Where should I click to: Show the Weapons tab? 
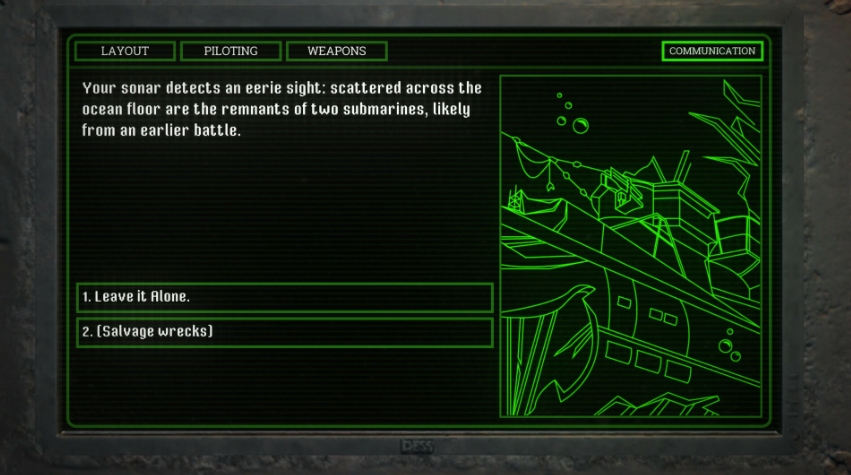point(337,51)
